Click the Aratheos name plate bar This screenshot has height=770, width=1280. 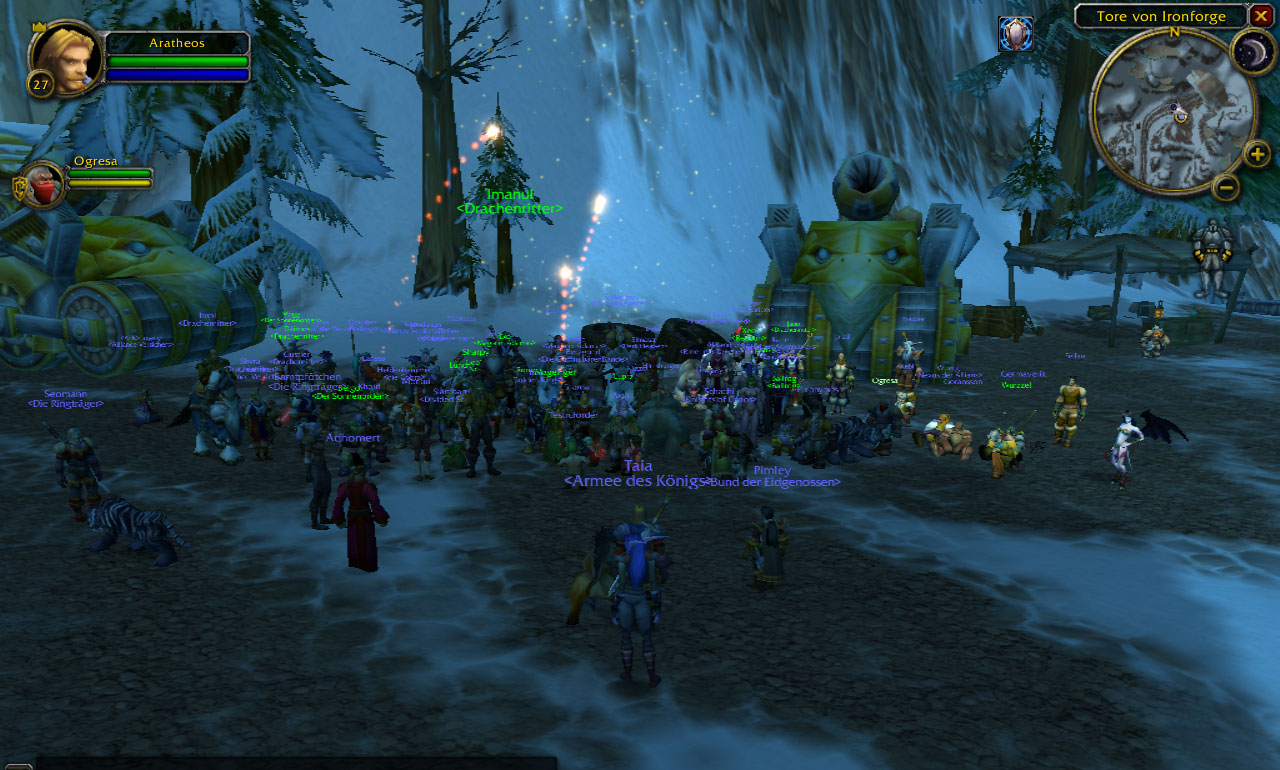point(177,43)
